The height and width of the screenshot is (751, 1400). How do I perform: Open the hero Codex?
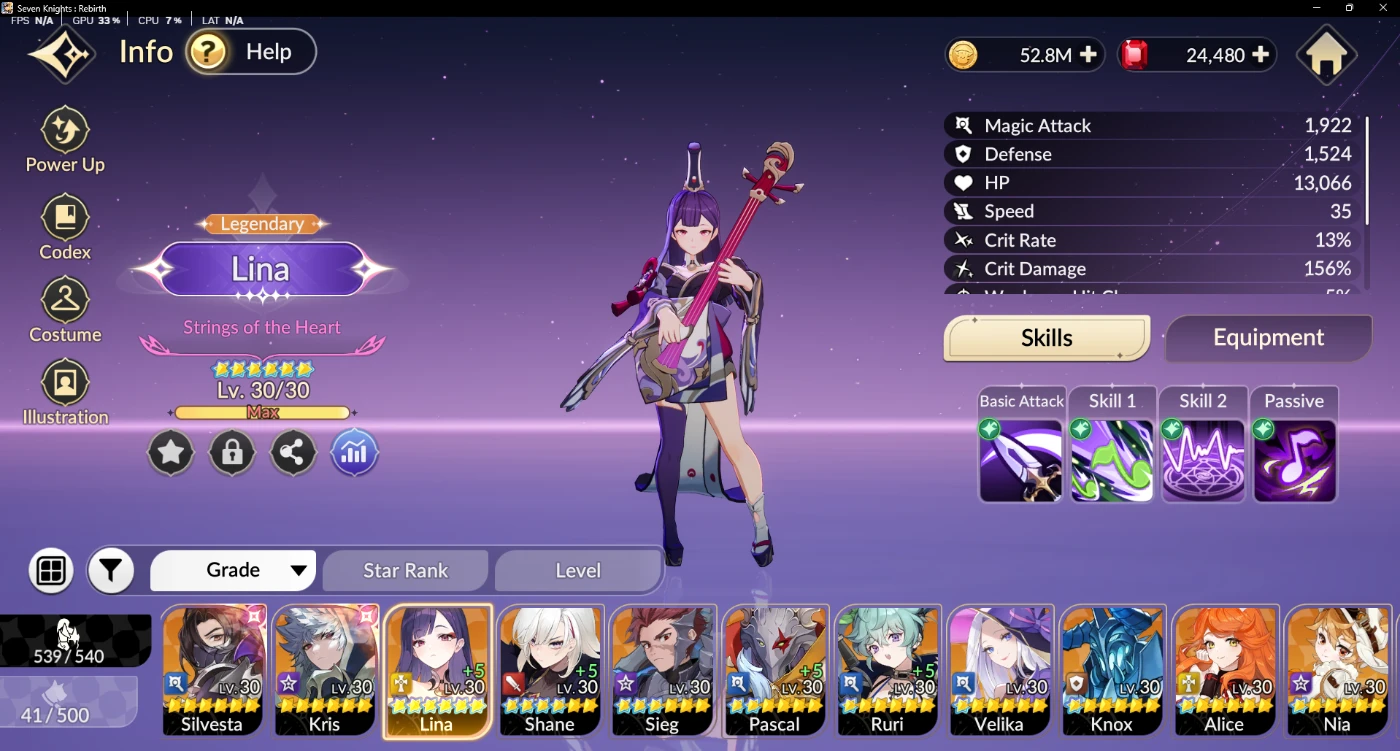(x=65, y=227)
